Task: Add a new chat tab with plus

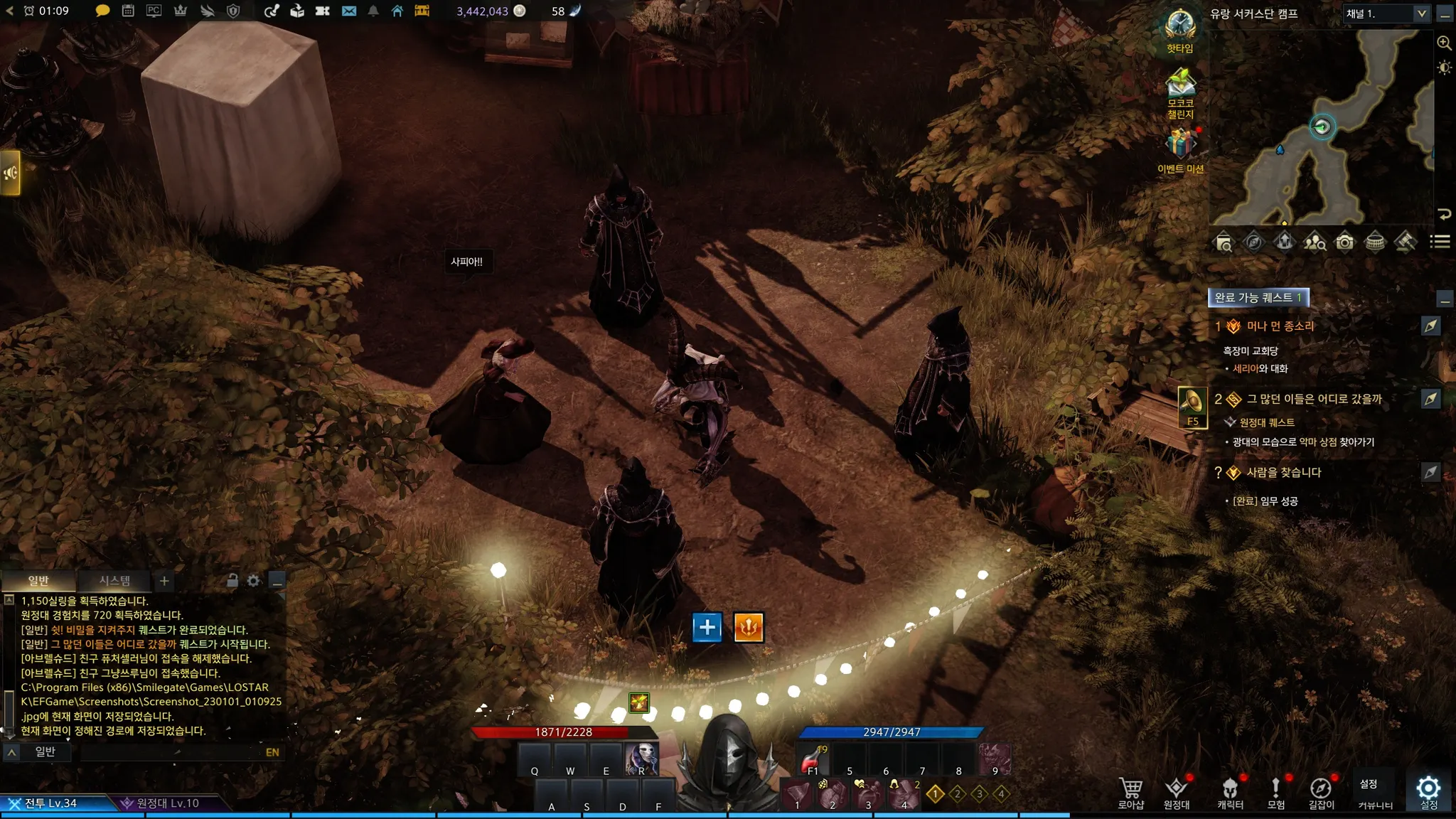Action: pos(164,581)
